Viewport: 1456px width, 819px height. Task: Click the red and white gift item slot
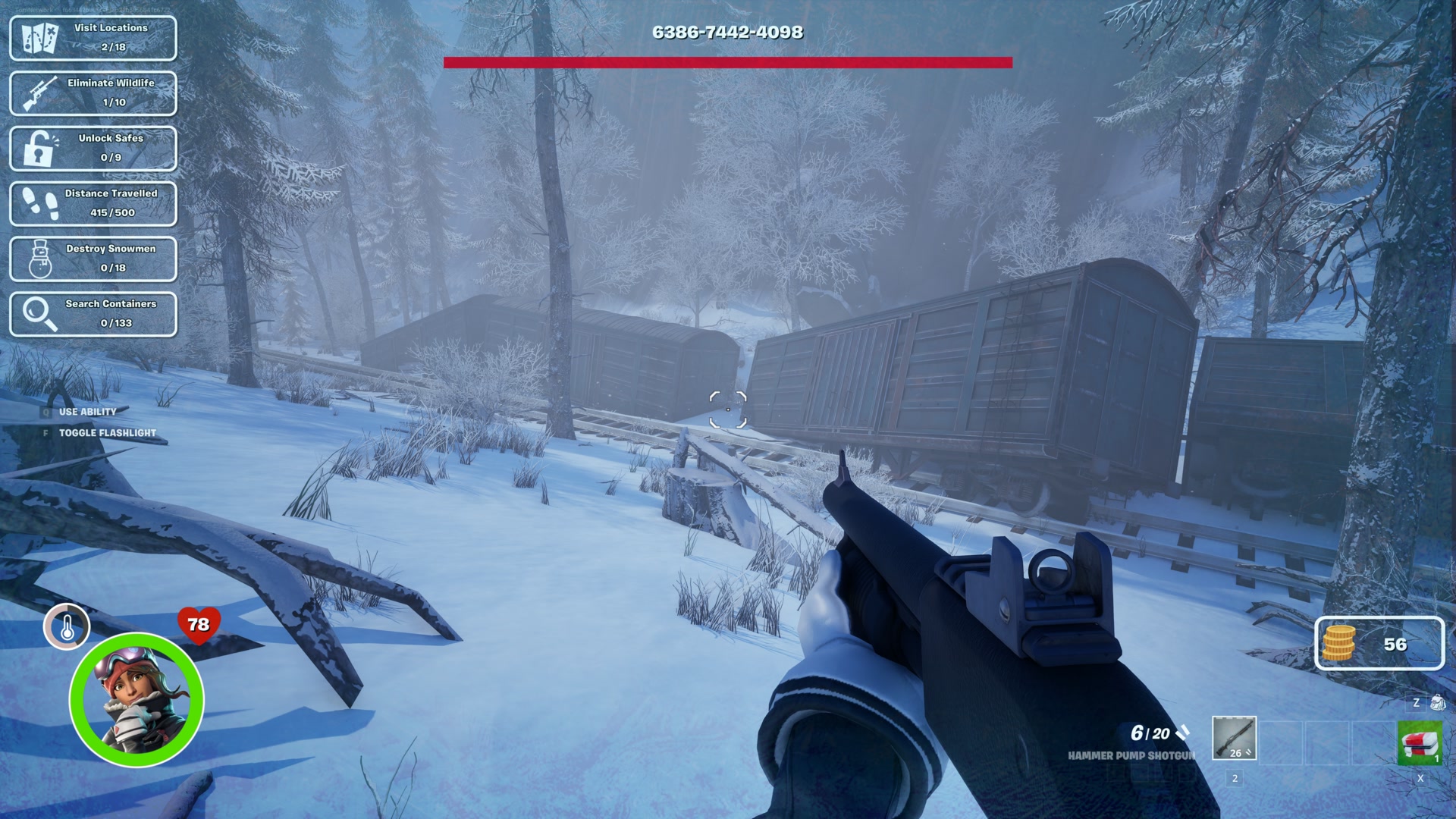point(1420,743)
